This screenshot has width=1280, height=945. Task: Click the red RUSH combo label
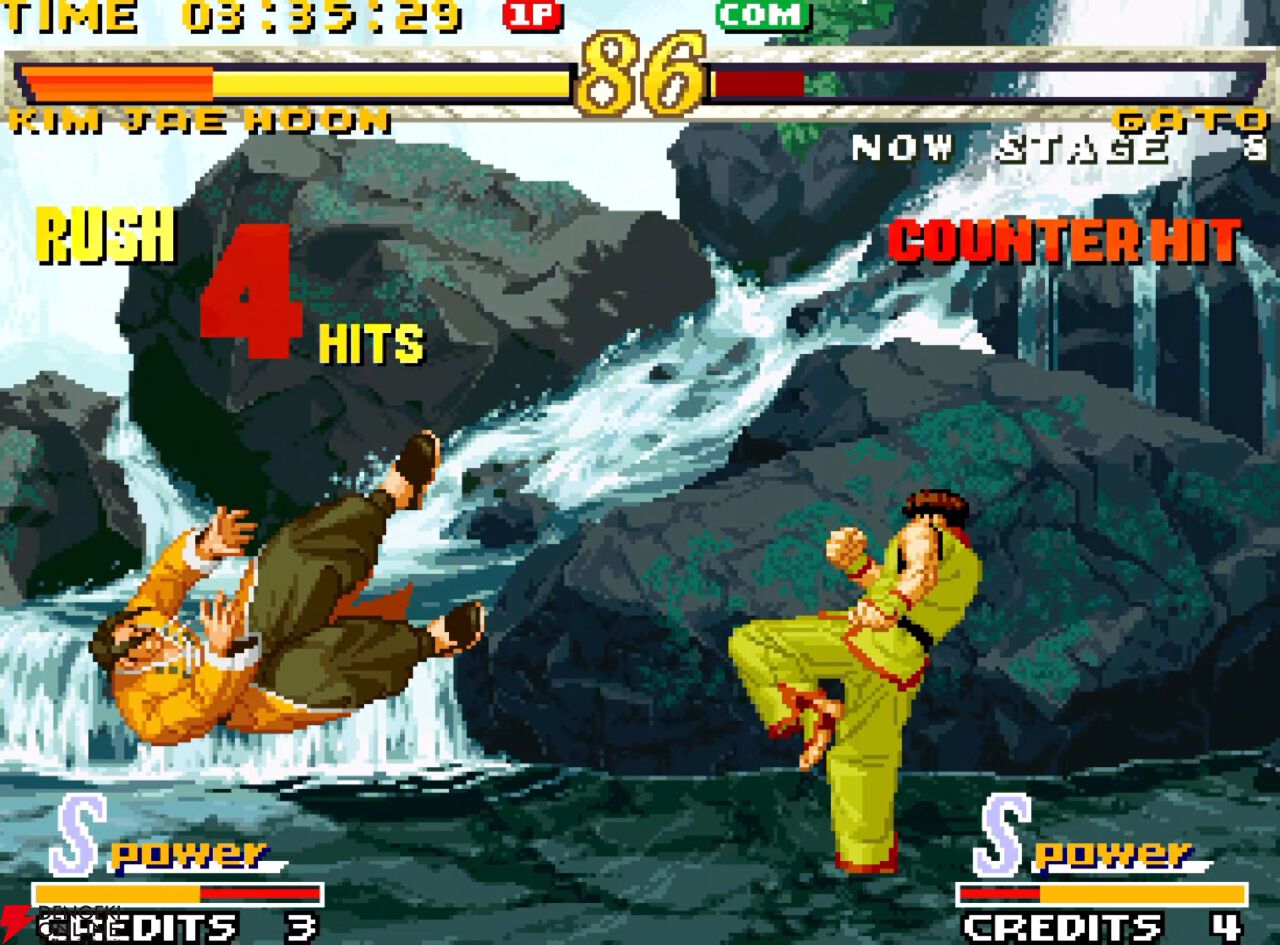tap(104, 236)
